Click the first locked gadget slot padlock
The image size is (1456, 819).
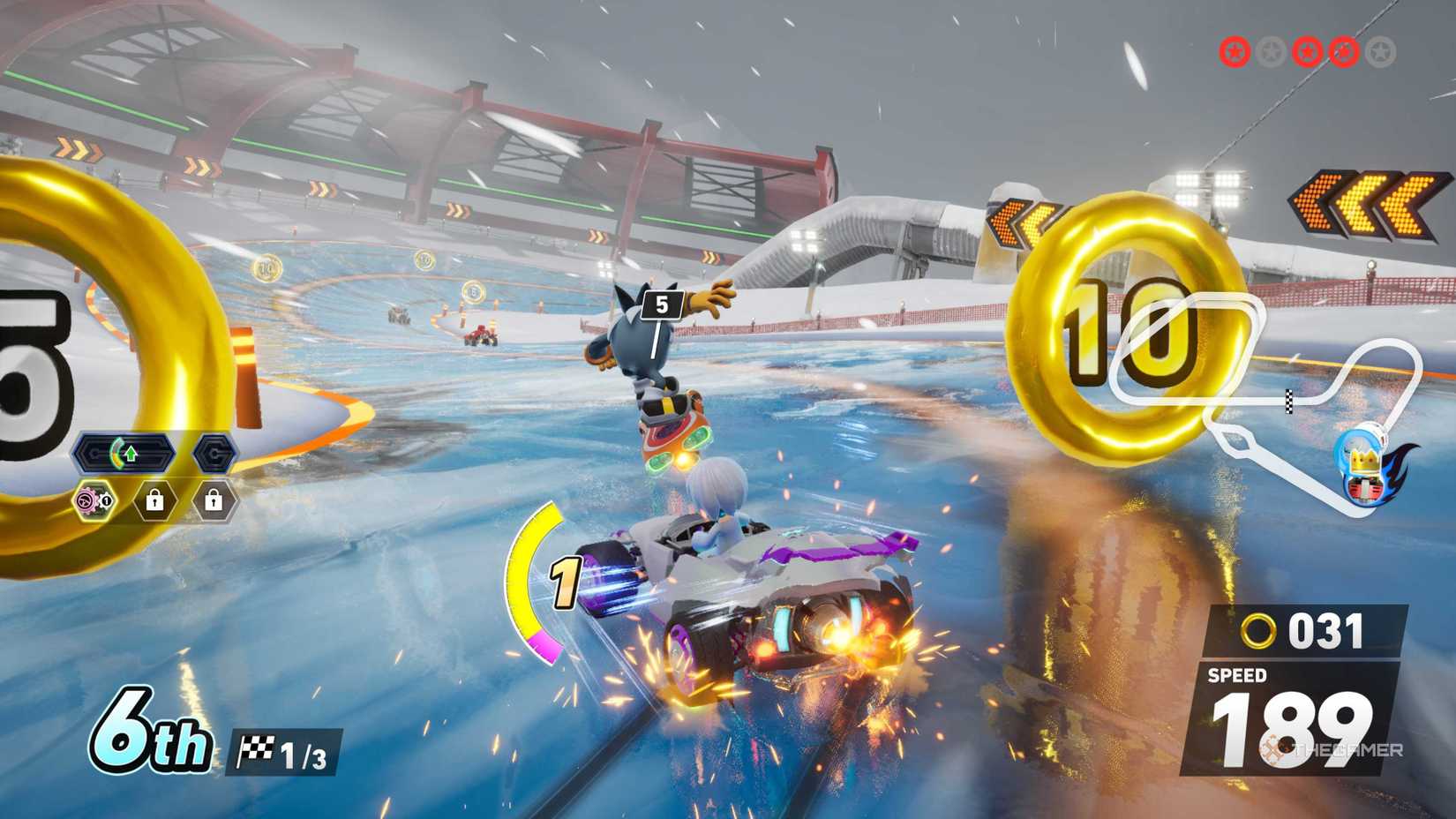(154, 501)
